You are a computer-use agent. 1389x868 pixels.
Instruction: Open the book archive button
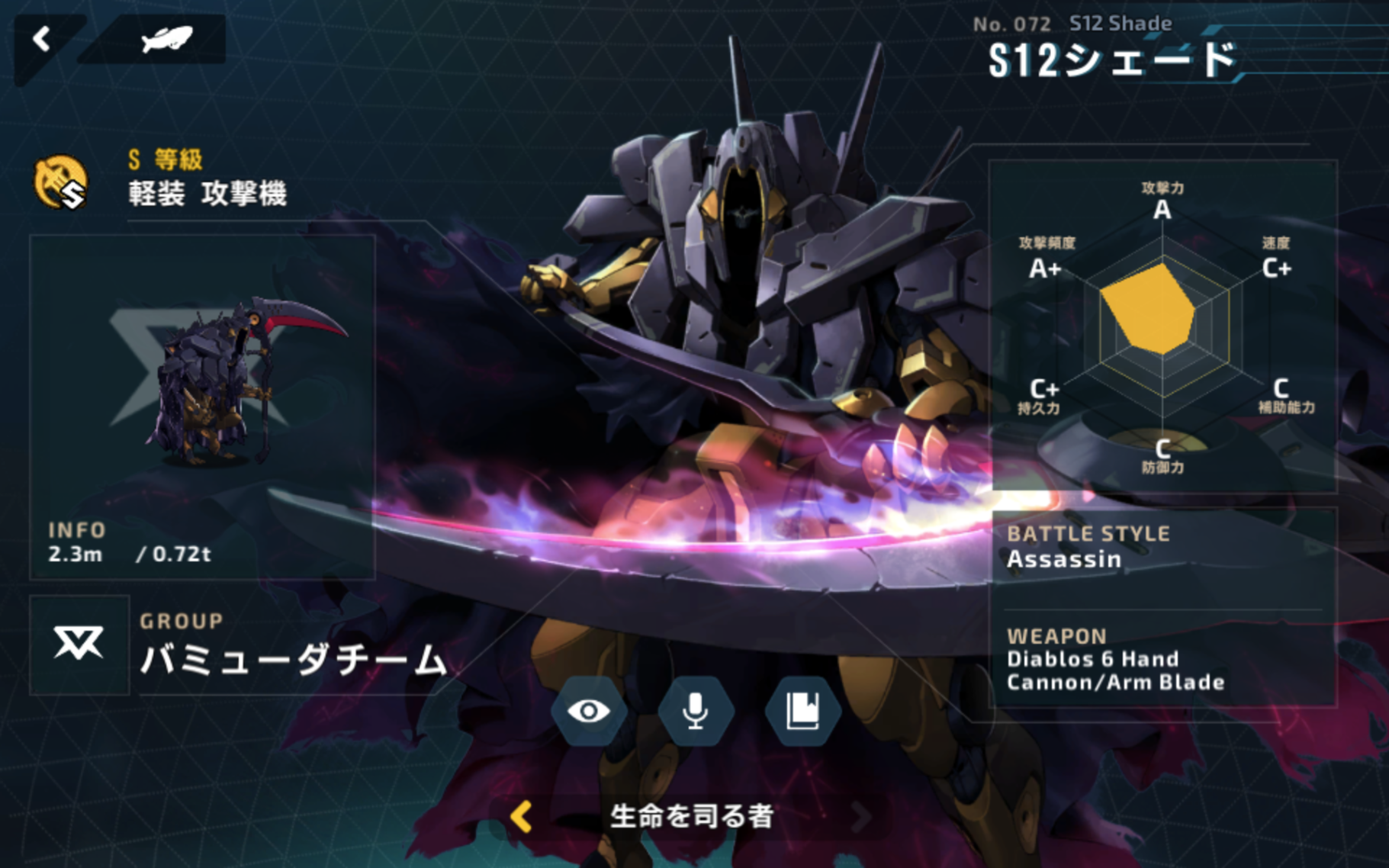pos(802,711)
